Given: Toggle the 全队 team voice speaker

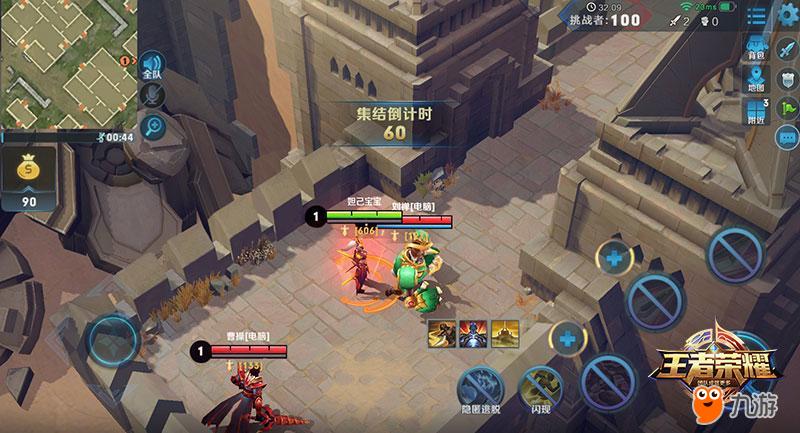Looking at the screenshot, I should [152, 67].
